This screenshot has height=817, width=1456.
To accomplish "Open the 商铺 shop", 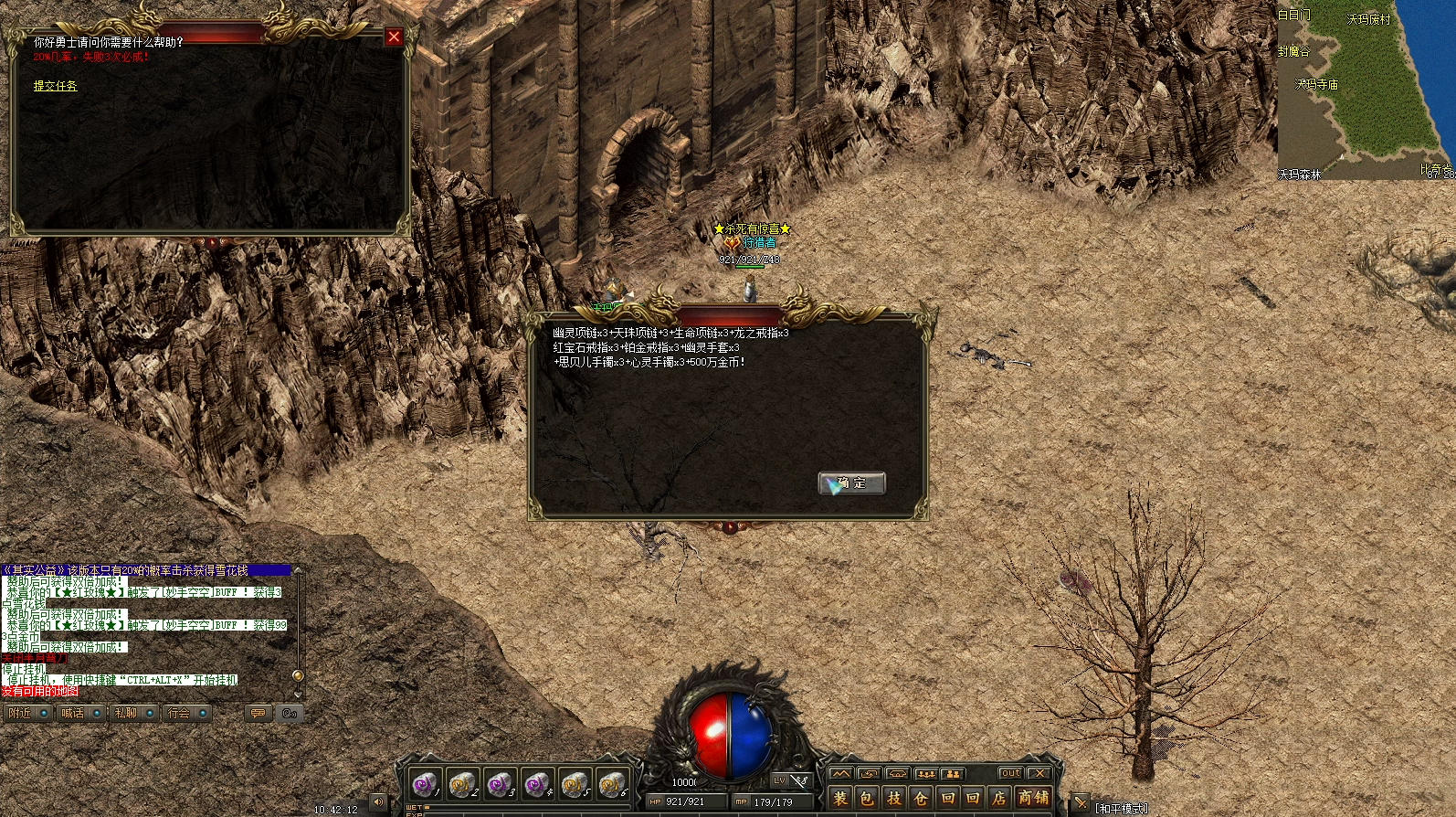I will (x=1033, y=798).
